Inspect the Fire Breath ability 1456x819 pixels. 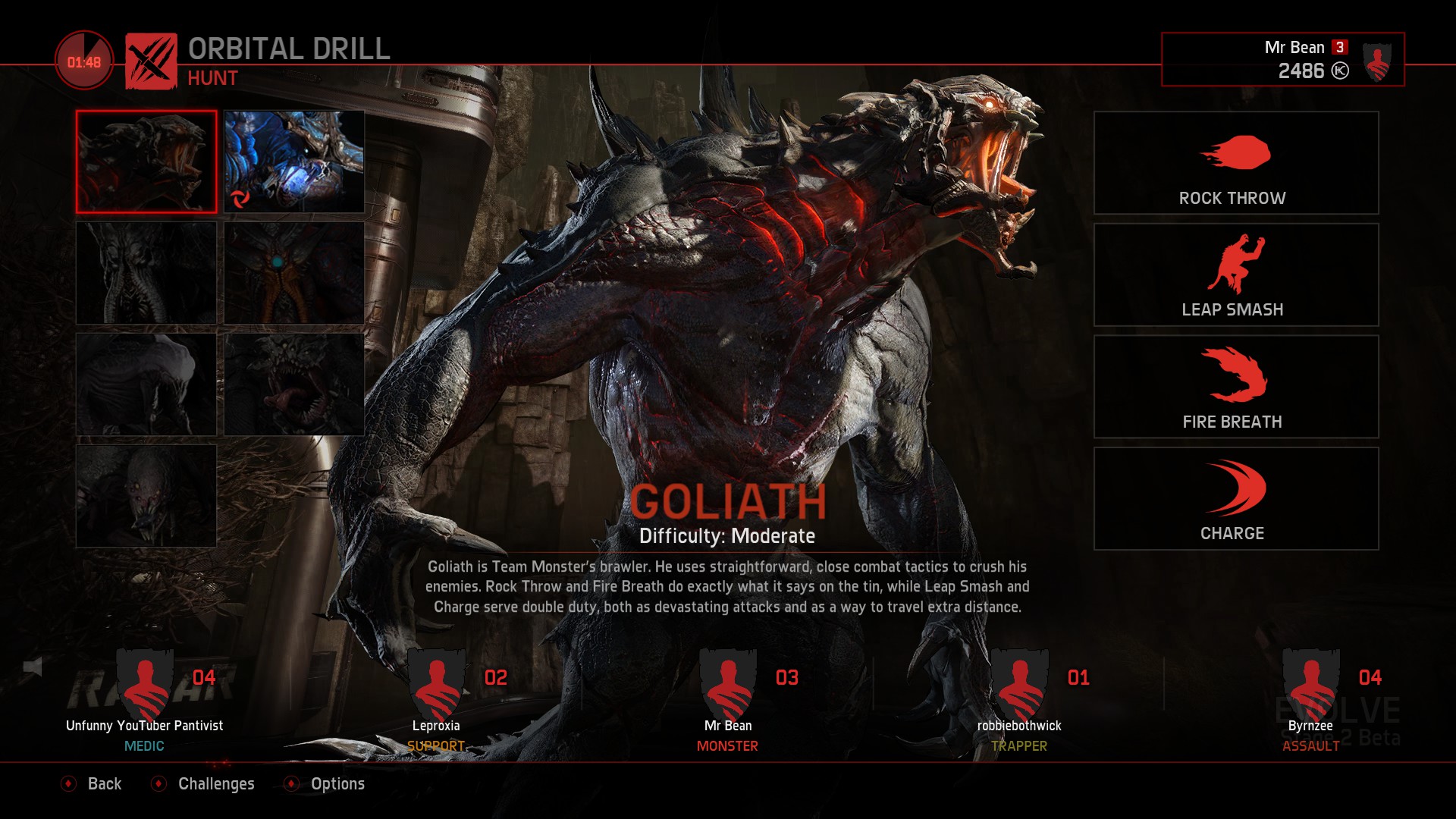[1235, 387]
